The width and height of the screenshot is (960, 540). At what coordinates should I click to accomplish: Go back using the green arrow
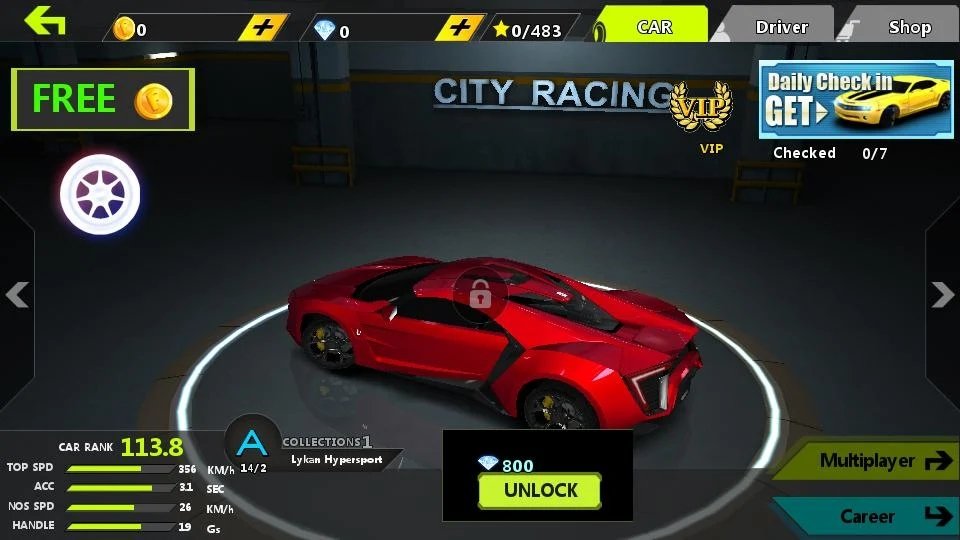(45, 21)
